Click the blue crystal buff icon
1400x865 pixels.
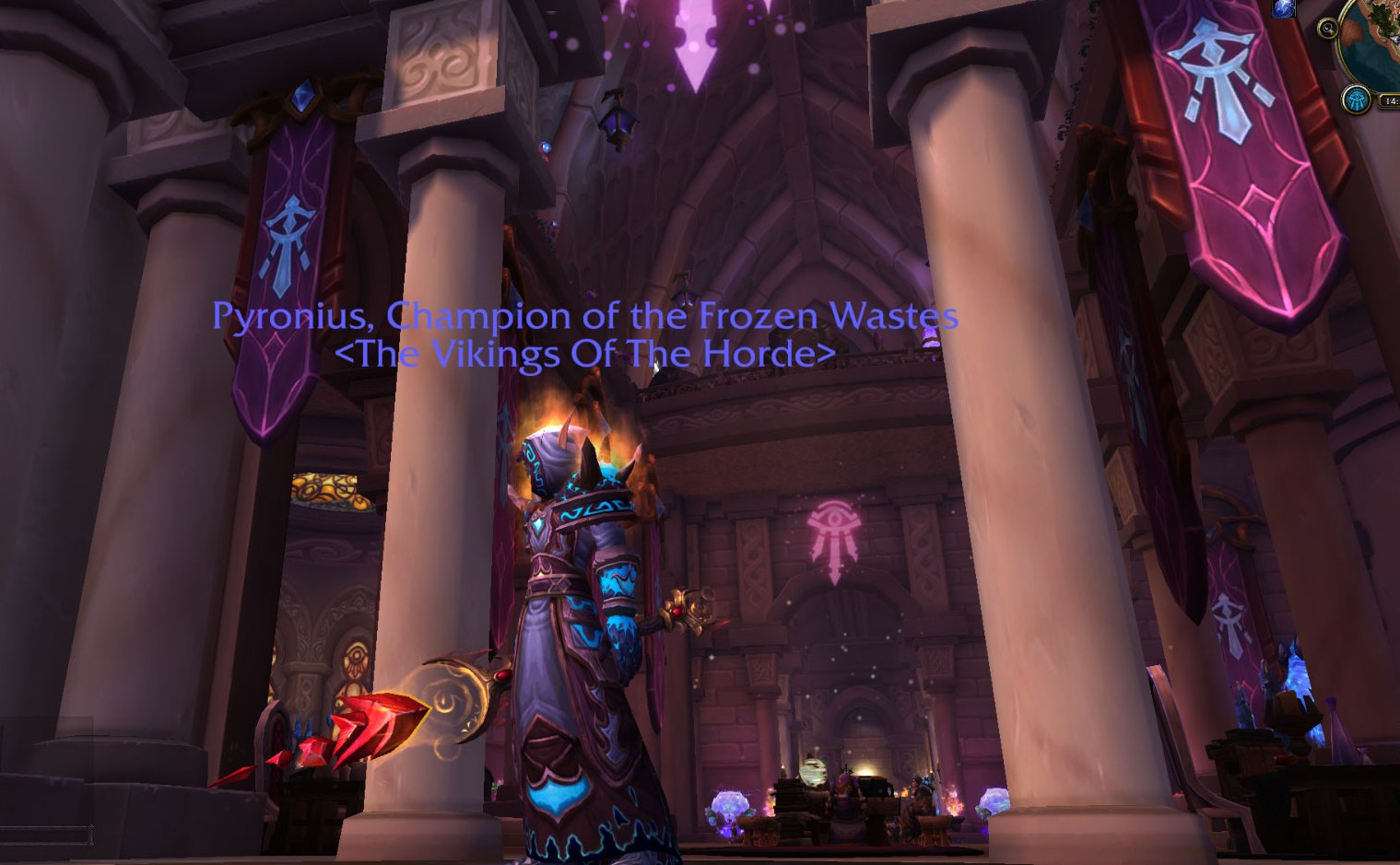coord(1283,8)
